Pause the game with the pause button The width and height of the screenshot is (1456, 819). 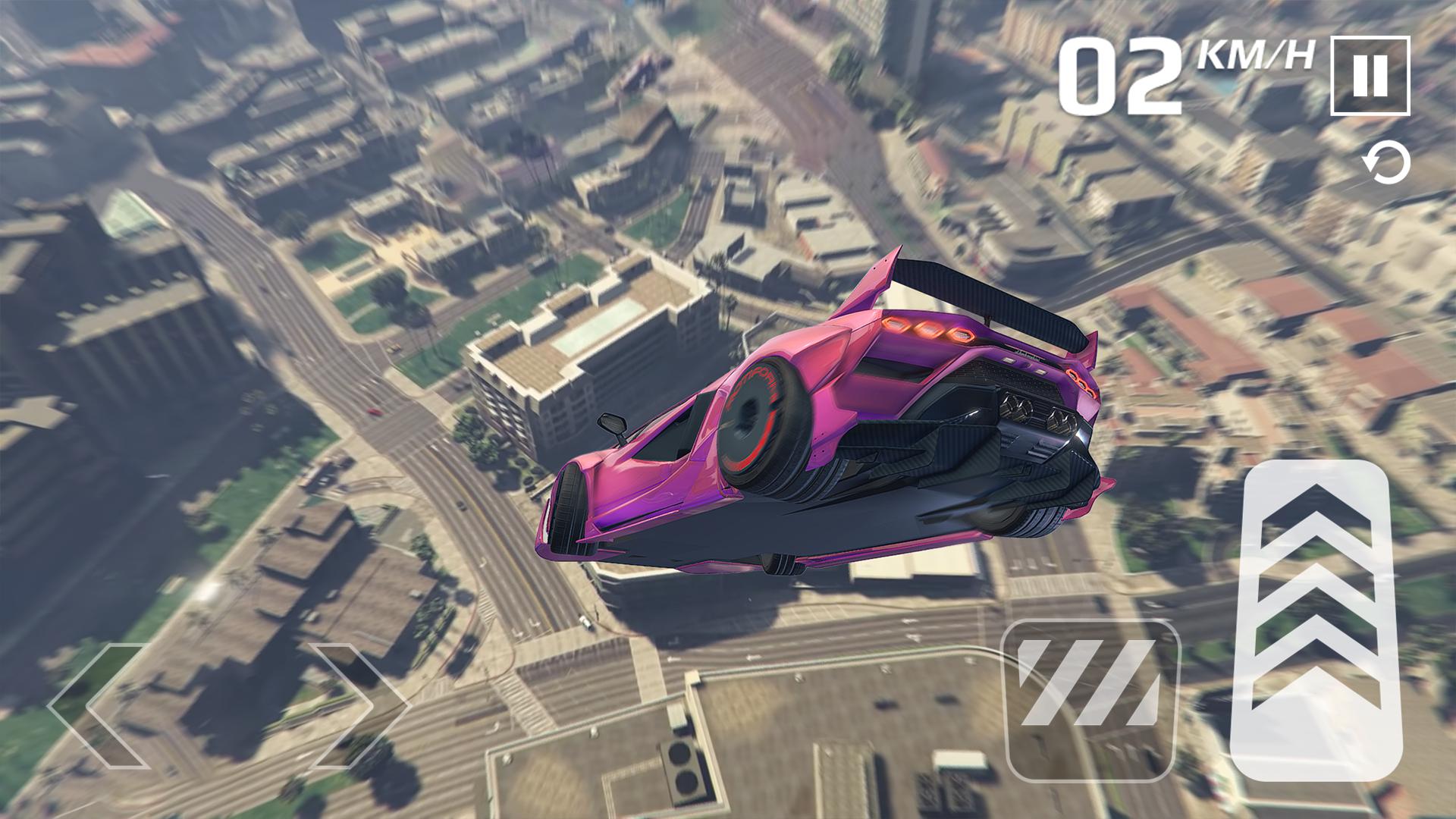pyautogui.click(x=1370, y=75)
